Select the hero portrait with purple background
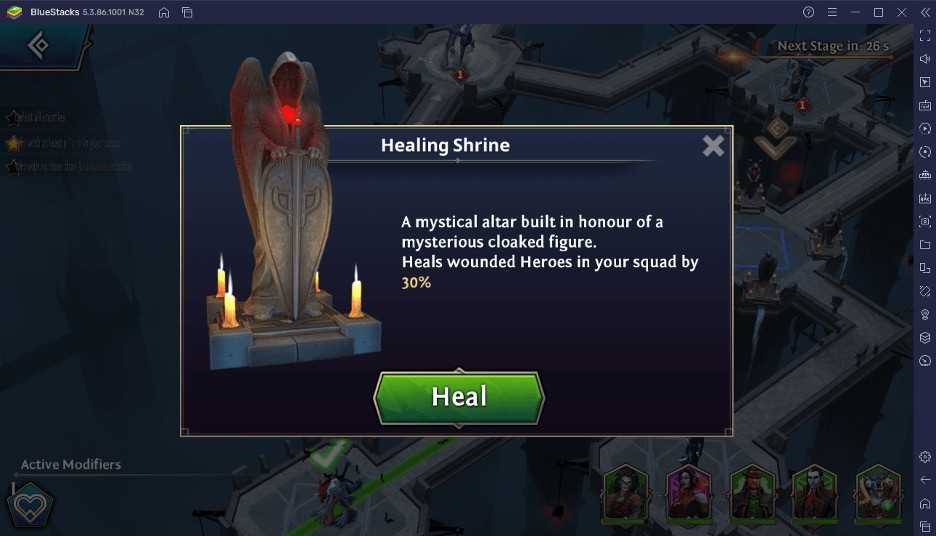 click(689, 494)
